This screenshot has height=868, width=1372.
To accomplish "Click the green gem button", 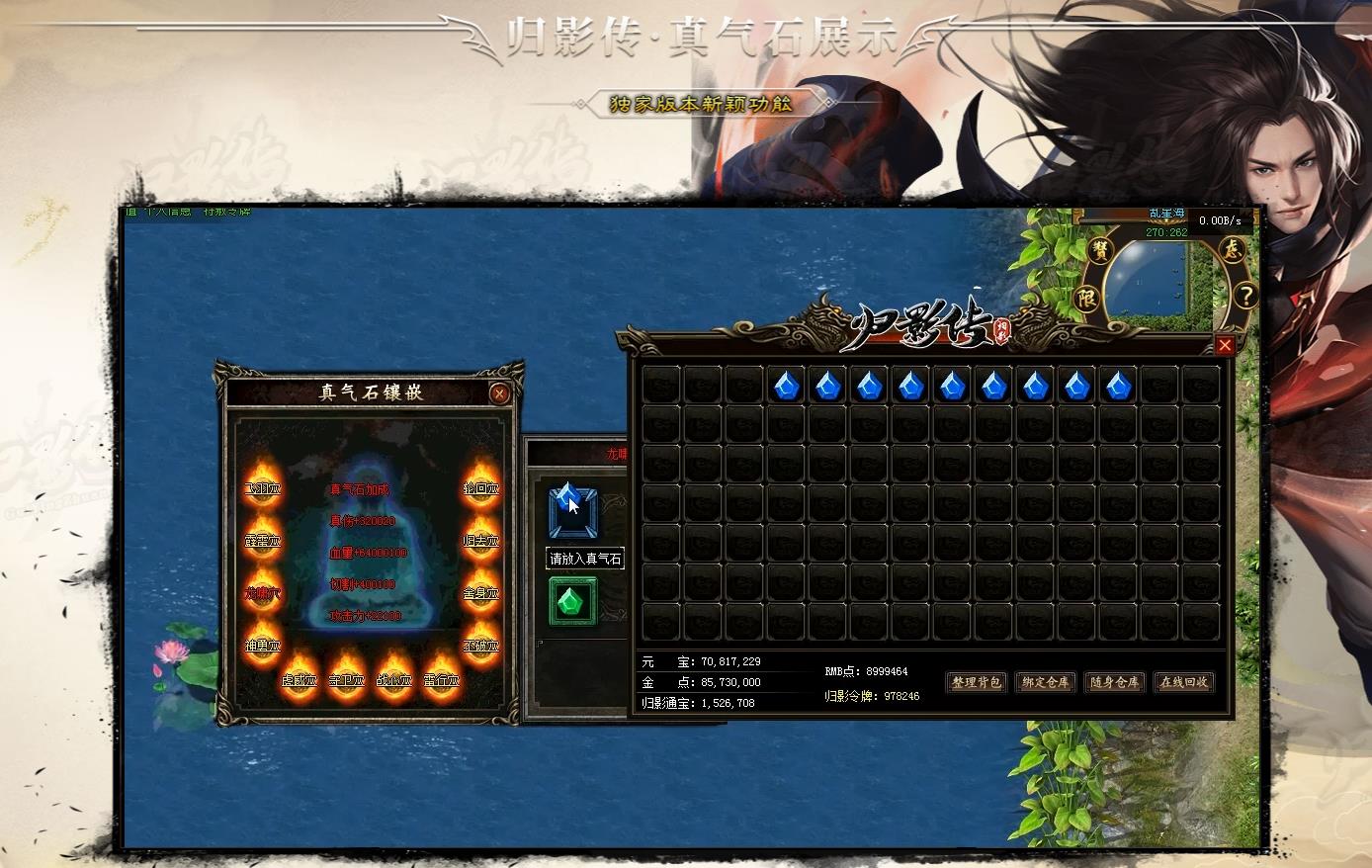I will click(x=572, y=600).
